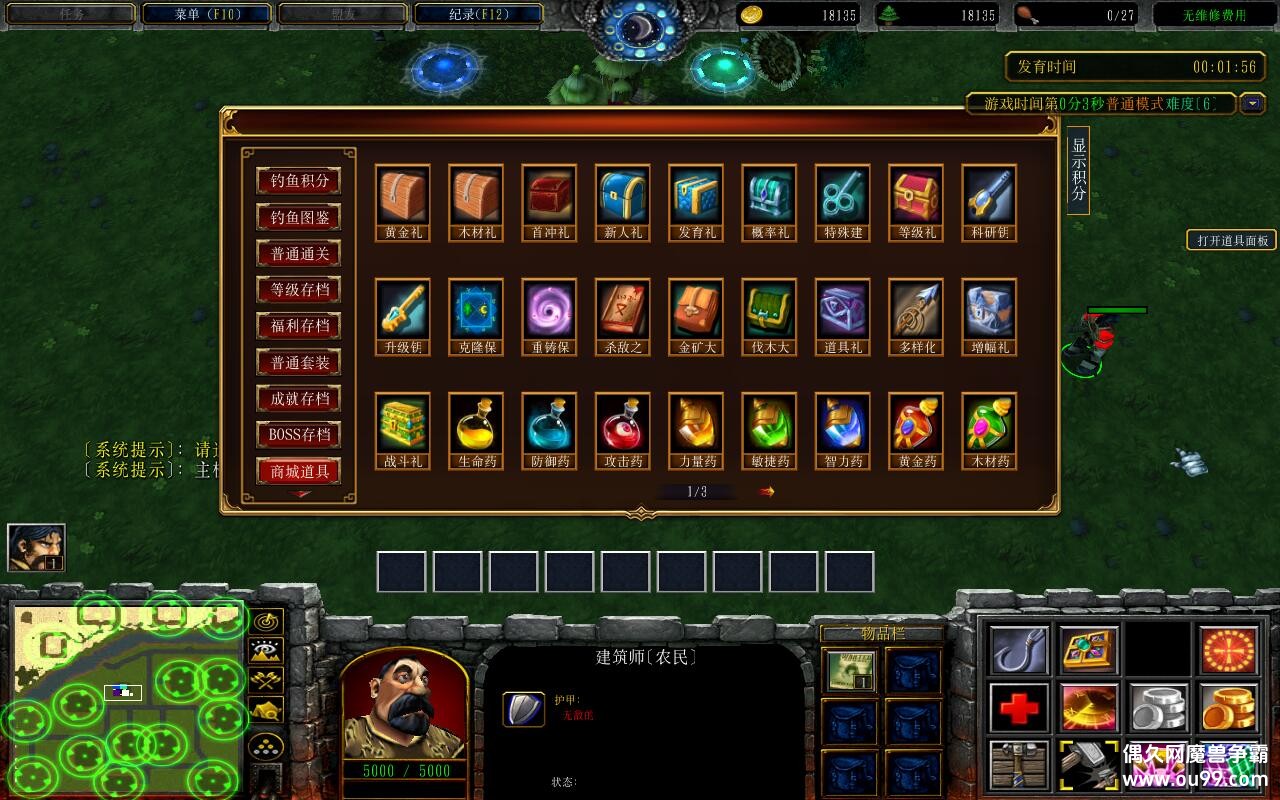Show the BOSS存档 category
This screenshot has width=1280, height=800.
pos(298,435)
